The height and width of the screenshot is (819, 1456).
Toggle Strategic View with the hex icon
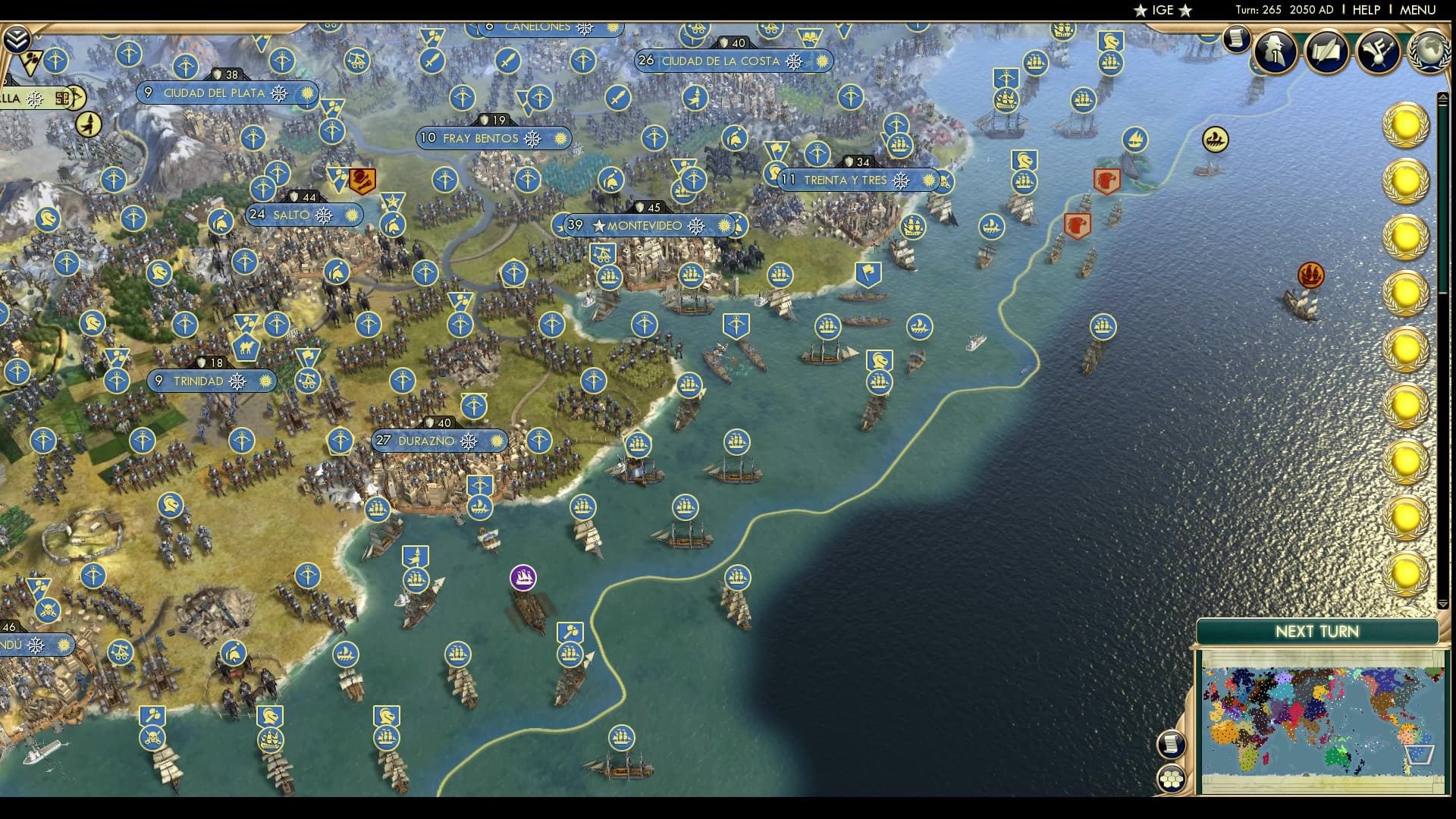[x=1172, y=778]
